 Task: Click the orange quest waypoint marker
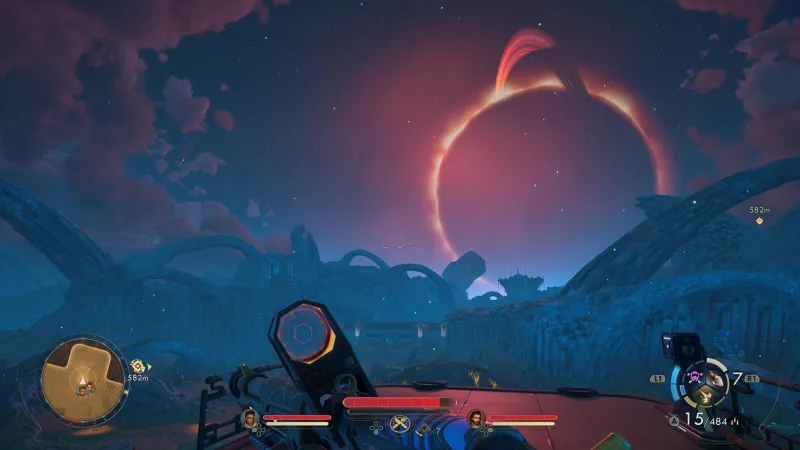click(759, 221)
